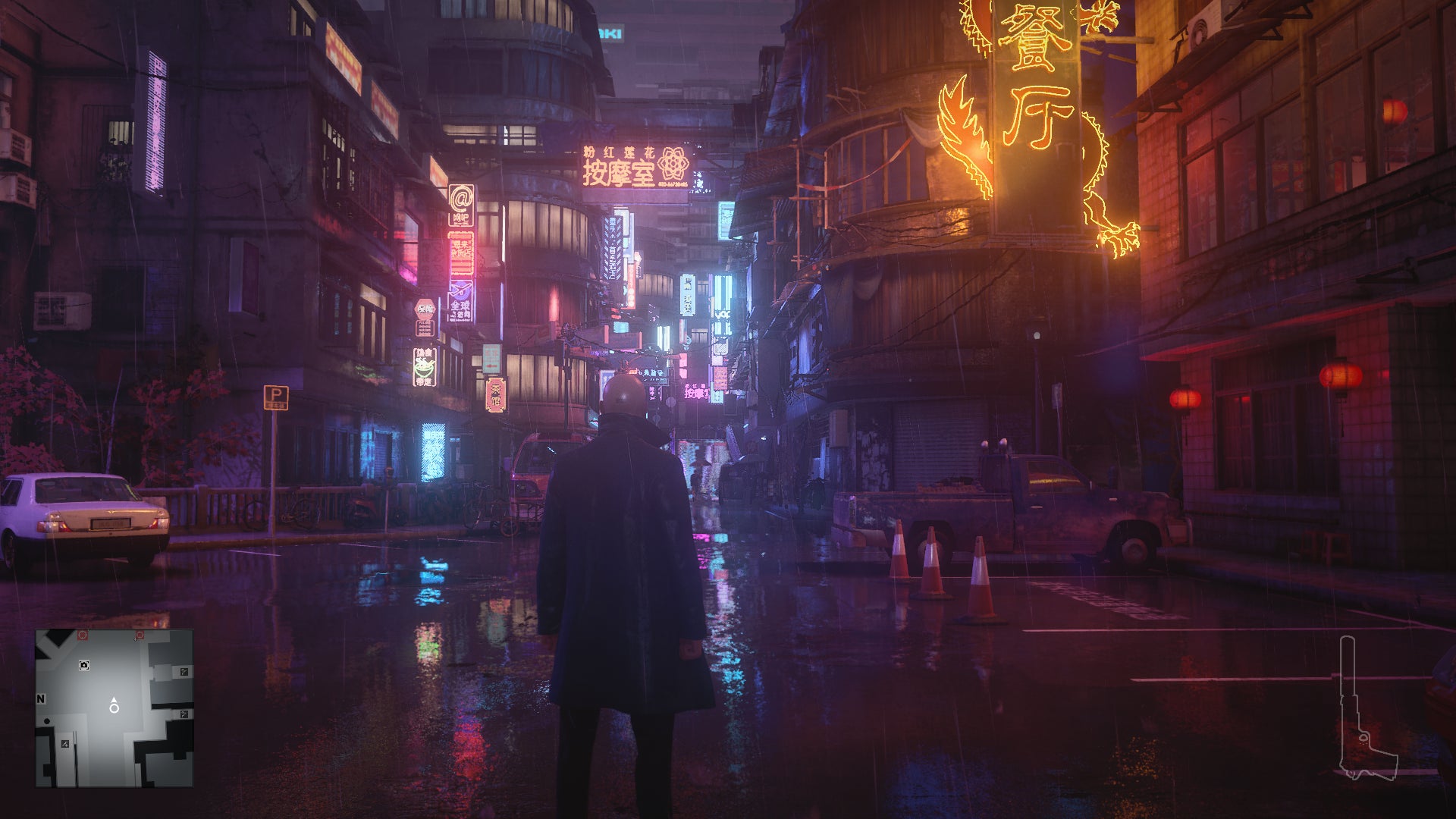Click the P parking street sign
1456x819 pixels.
278,397
